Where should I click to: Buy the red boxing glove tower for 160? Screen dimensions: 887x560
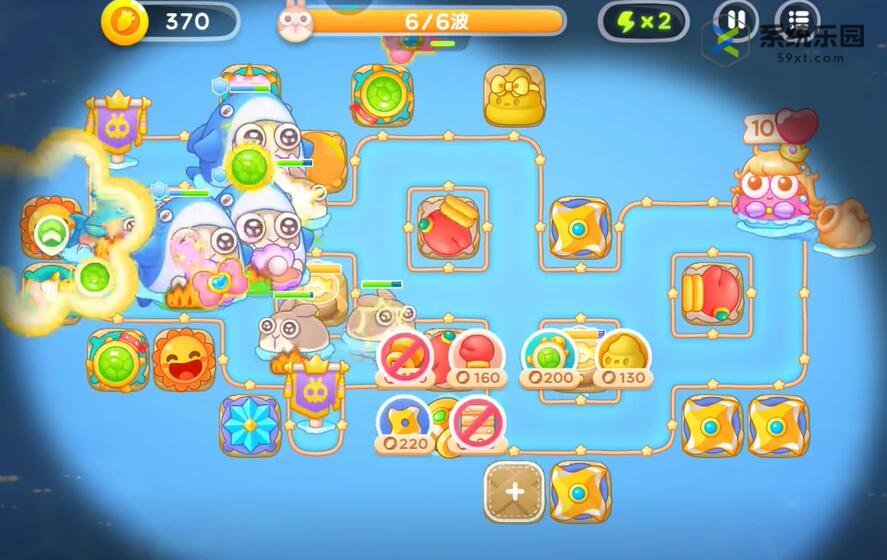click(x=476, y=359)
